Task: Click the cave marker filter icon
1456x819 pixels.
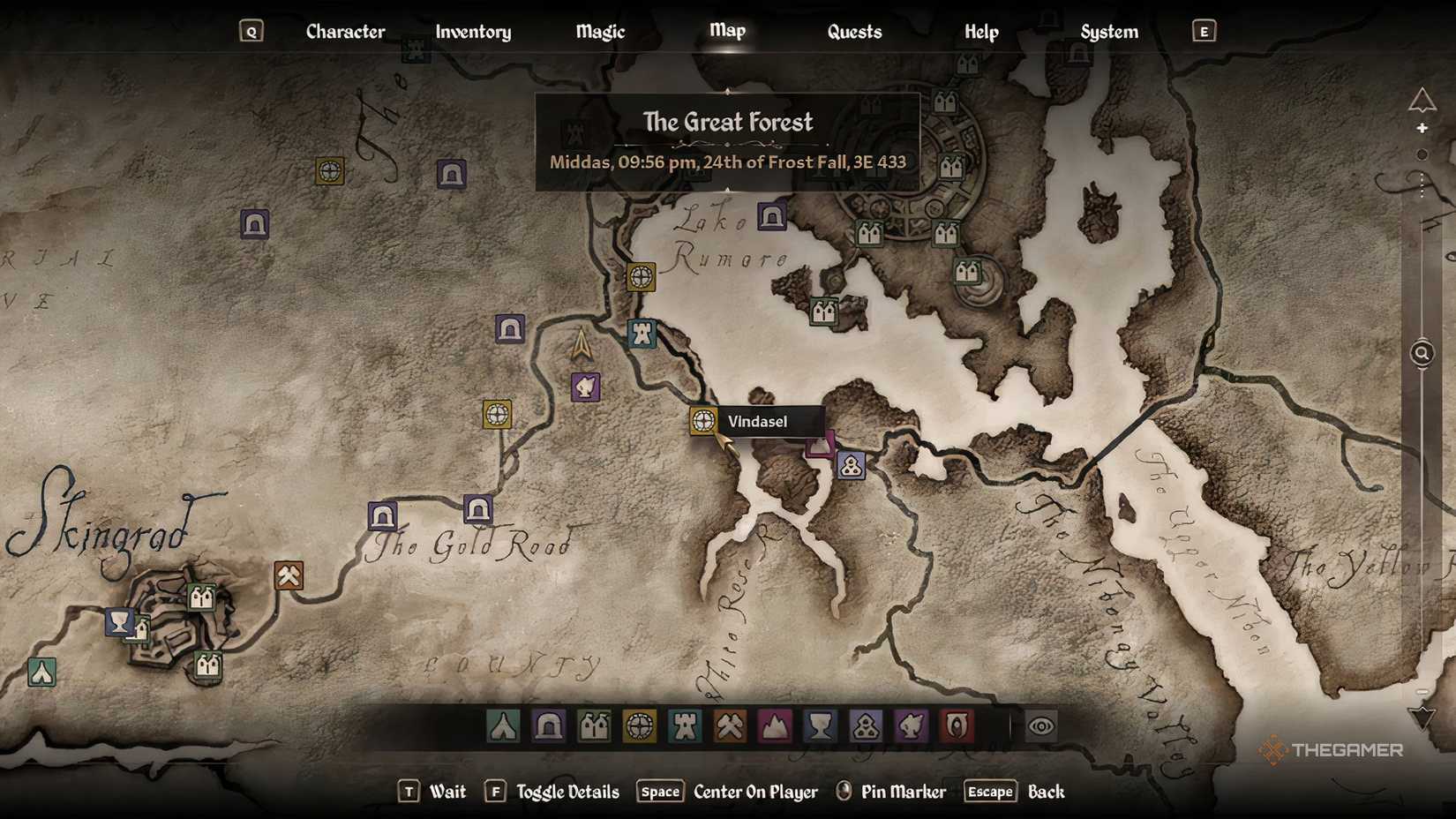Action: coord(548,726)
